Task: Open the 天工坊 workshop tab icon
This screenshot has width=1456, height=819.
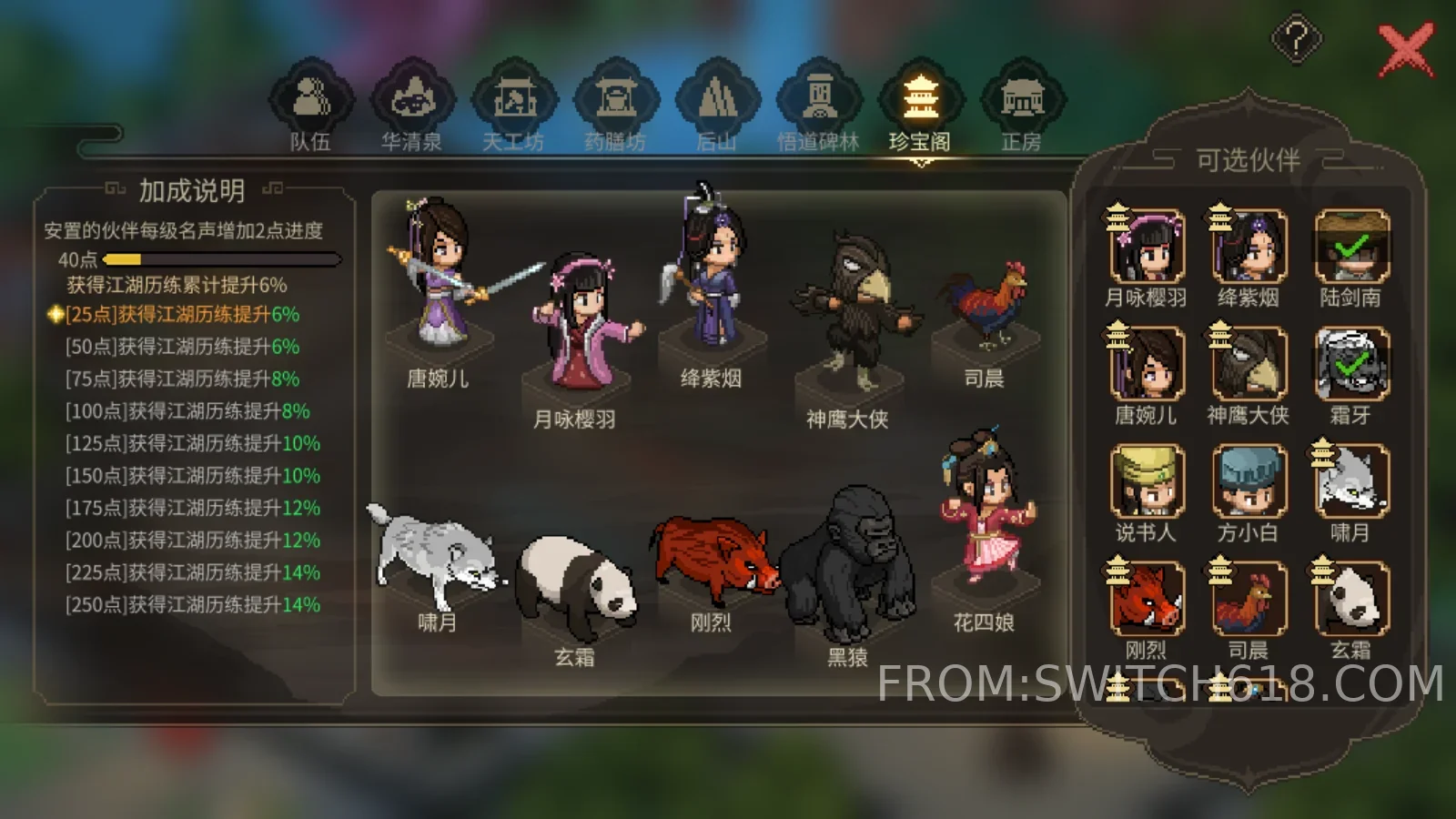Action: coord(512,100)
